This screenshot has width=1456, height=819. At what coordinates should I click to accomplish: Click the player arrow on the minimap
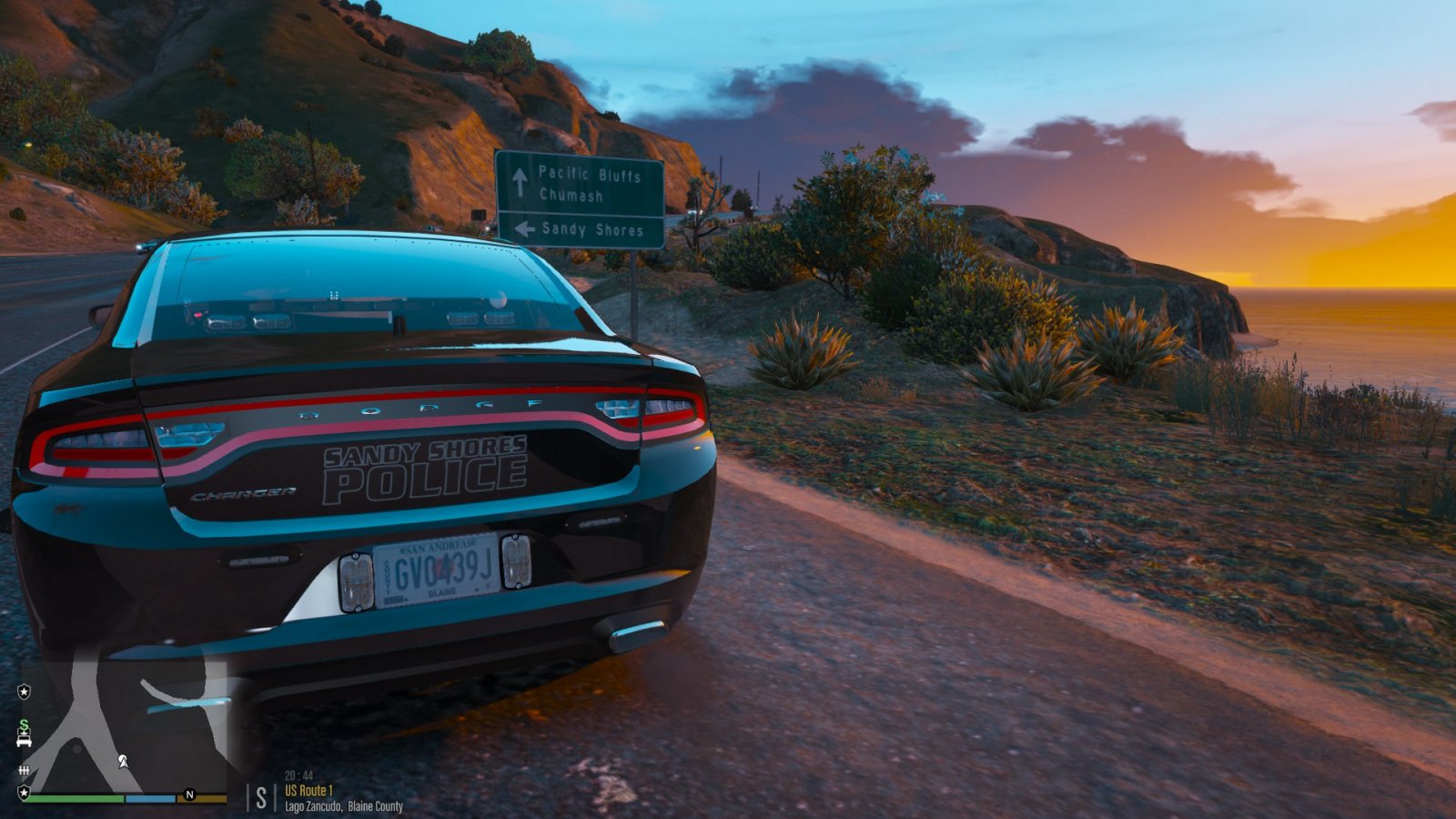click(x=122, y=761)
